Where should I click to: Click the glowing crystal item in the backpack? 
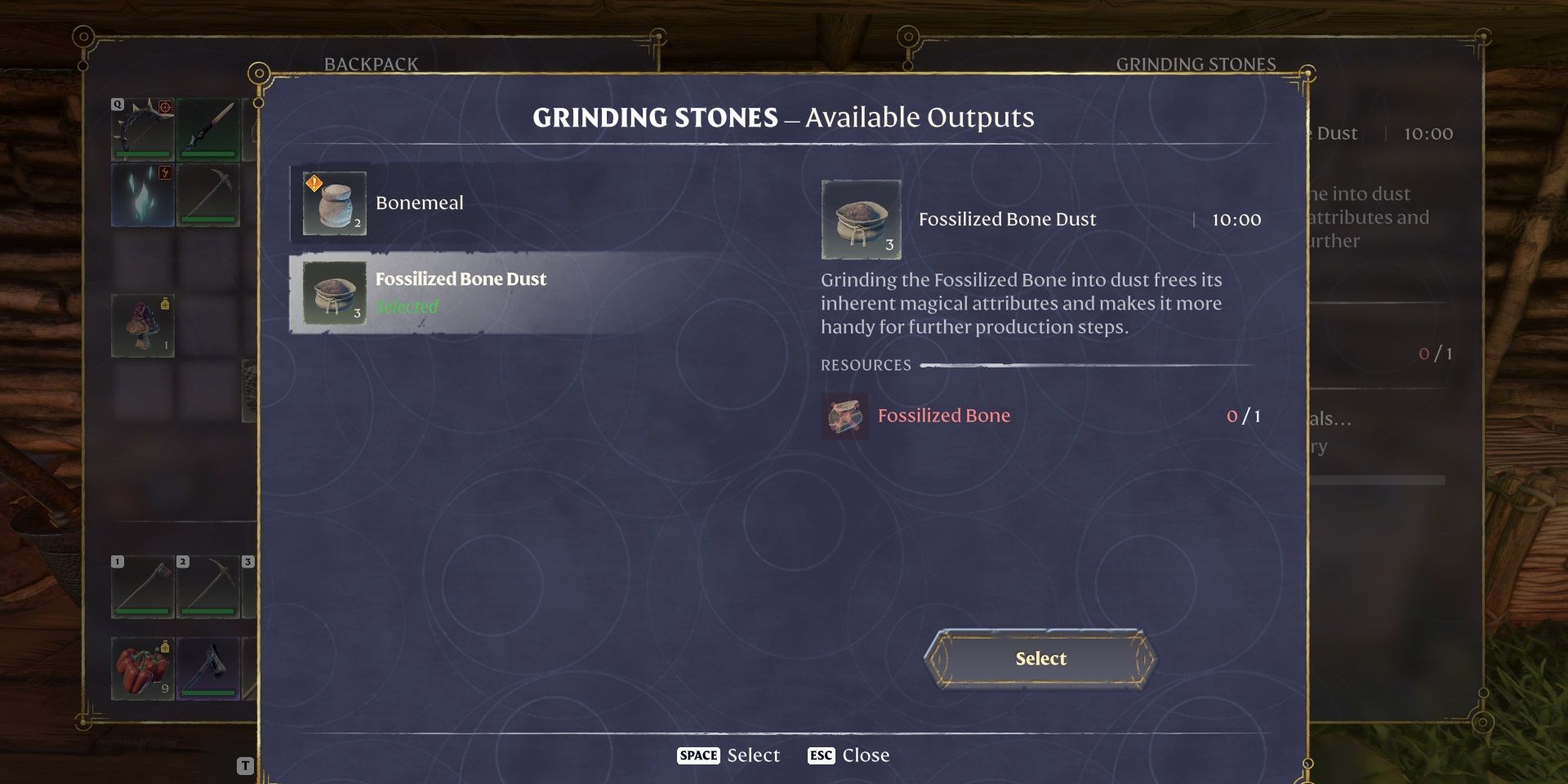(x=144, y=194)
